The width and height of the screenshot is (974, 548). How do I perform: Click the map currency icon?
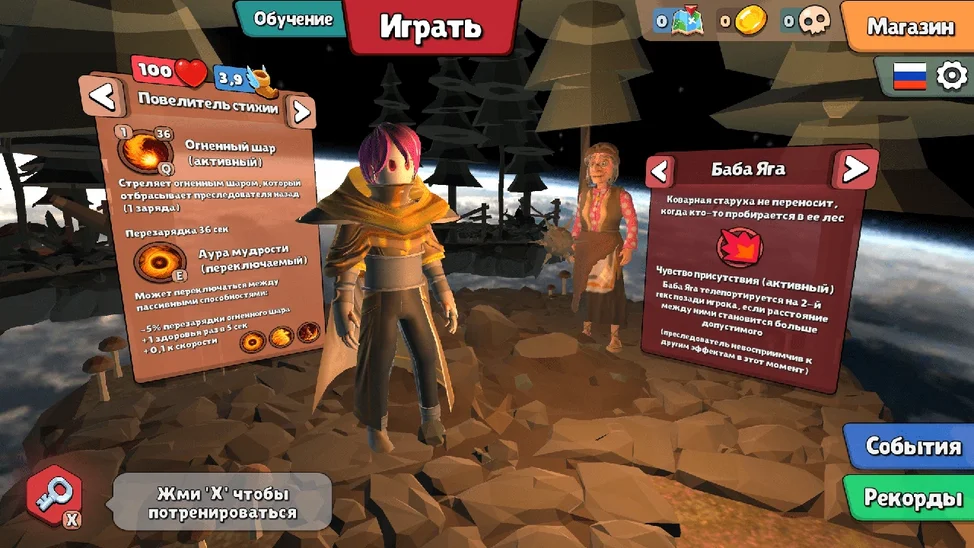point(687,20)
